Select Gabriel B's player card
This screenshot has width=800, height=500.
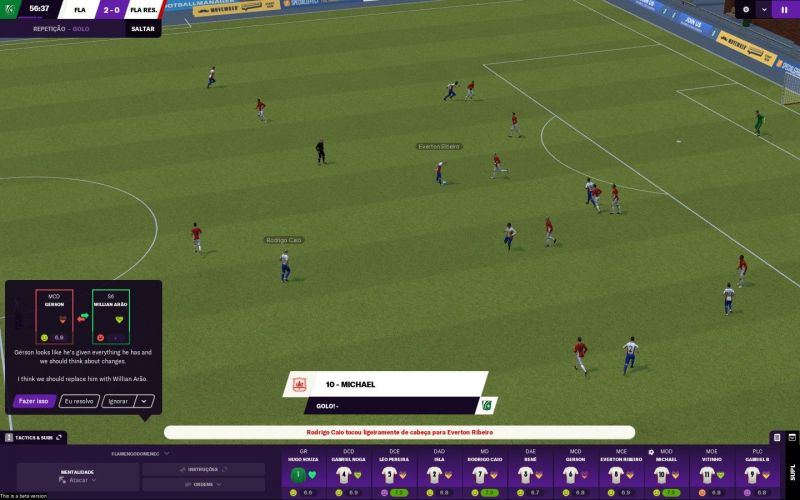pyautogui.click(x=756, y=472)
